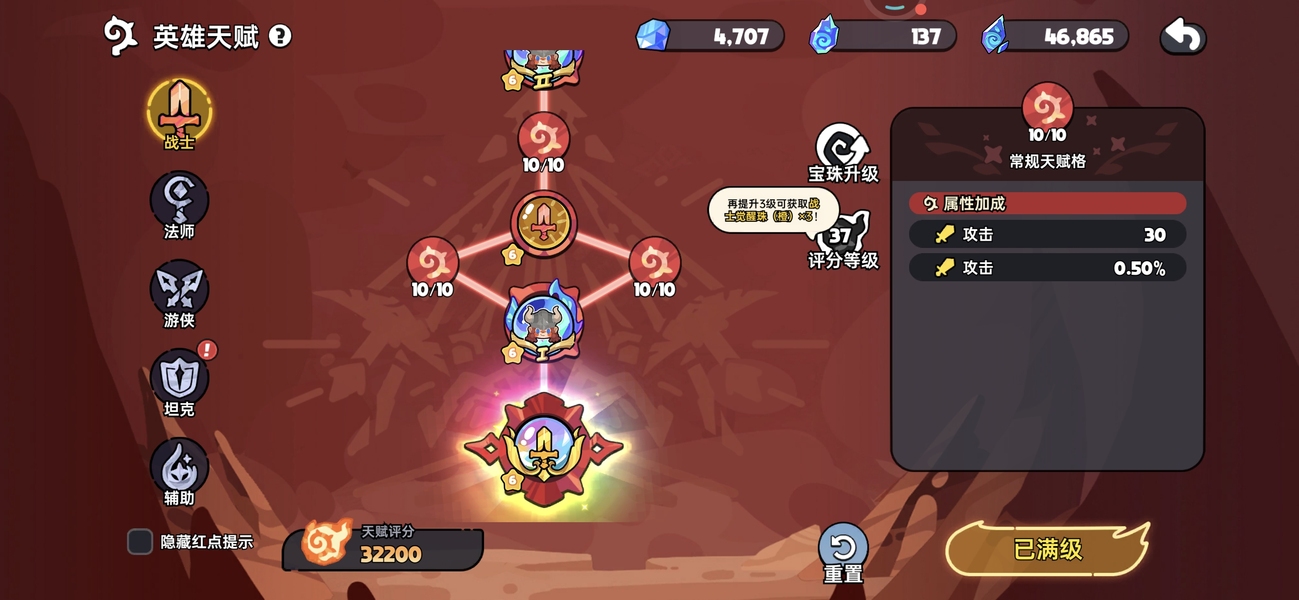The width and height of the screenshot is (1299, 600).
Task: Select the 战士 warrior class tab
Action: pos(179,110)
